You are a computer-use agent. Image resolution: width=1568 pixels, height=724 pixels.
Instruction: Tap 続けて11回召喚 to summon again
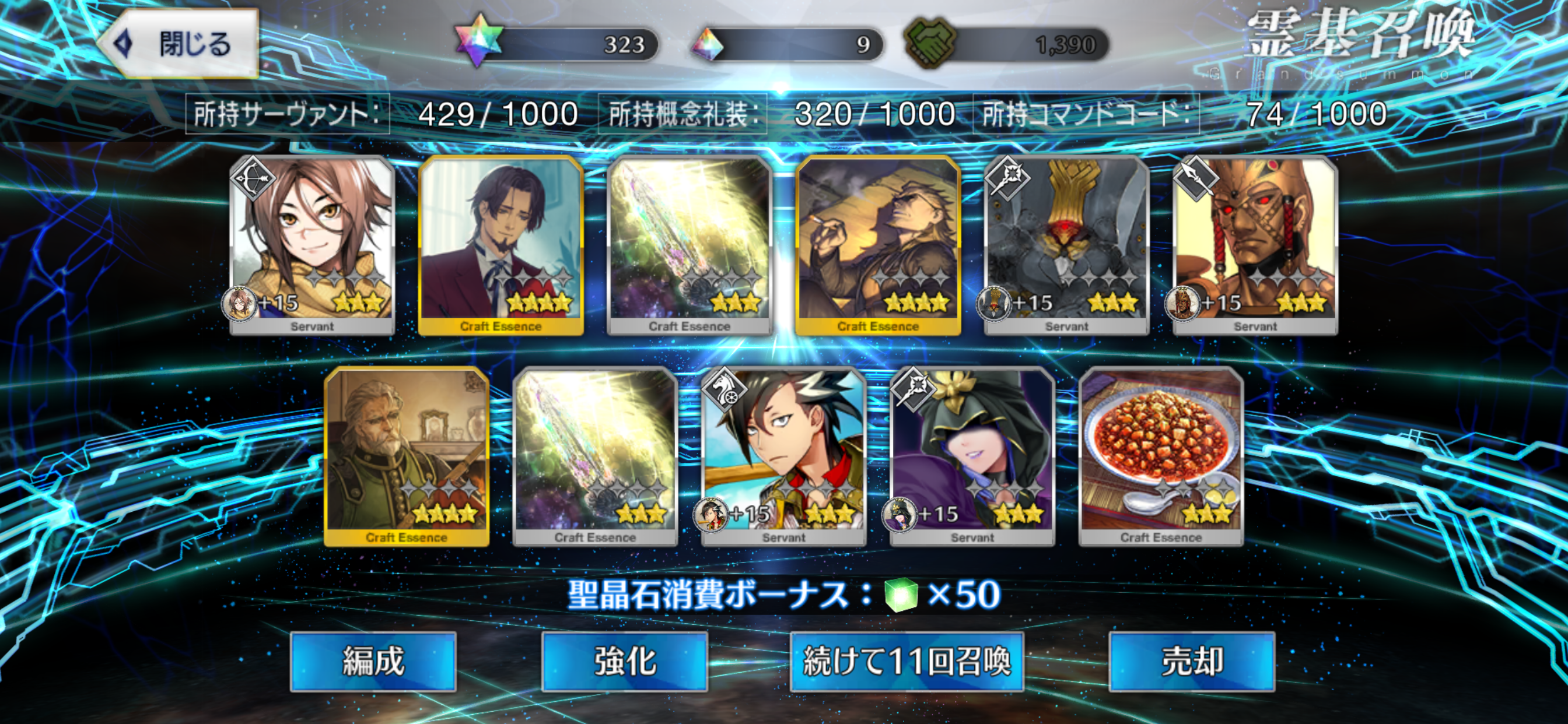(907, 661)
